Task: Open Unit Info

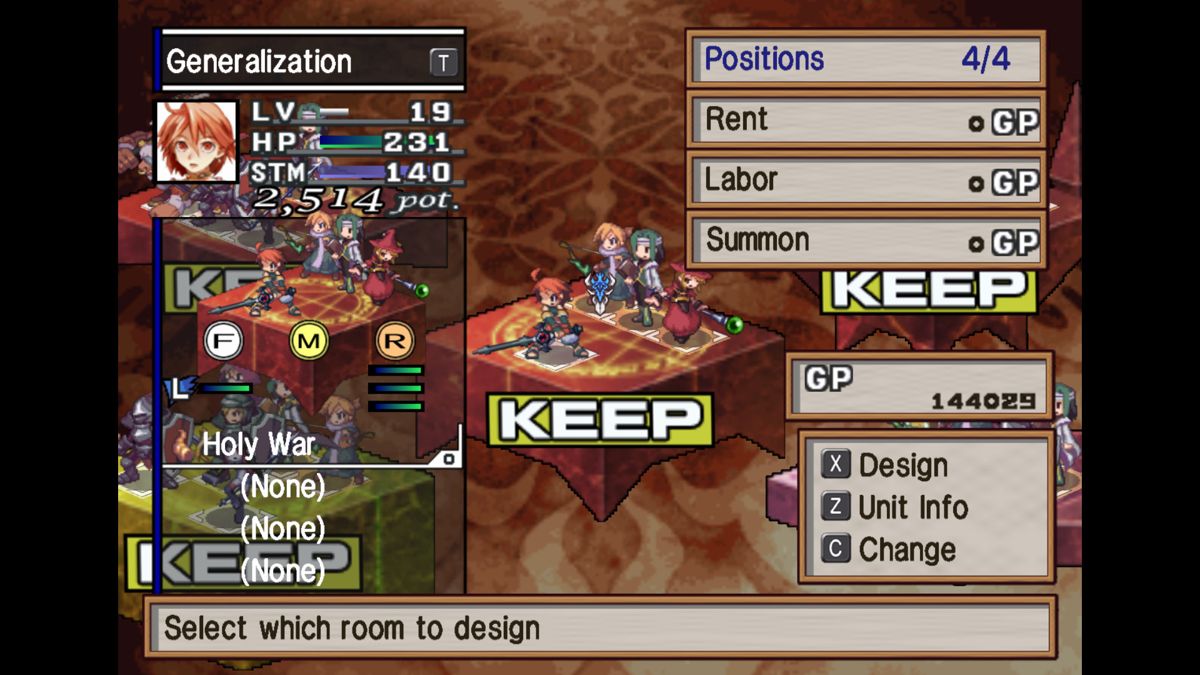Action: 912,507
